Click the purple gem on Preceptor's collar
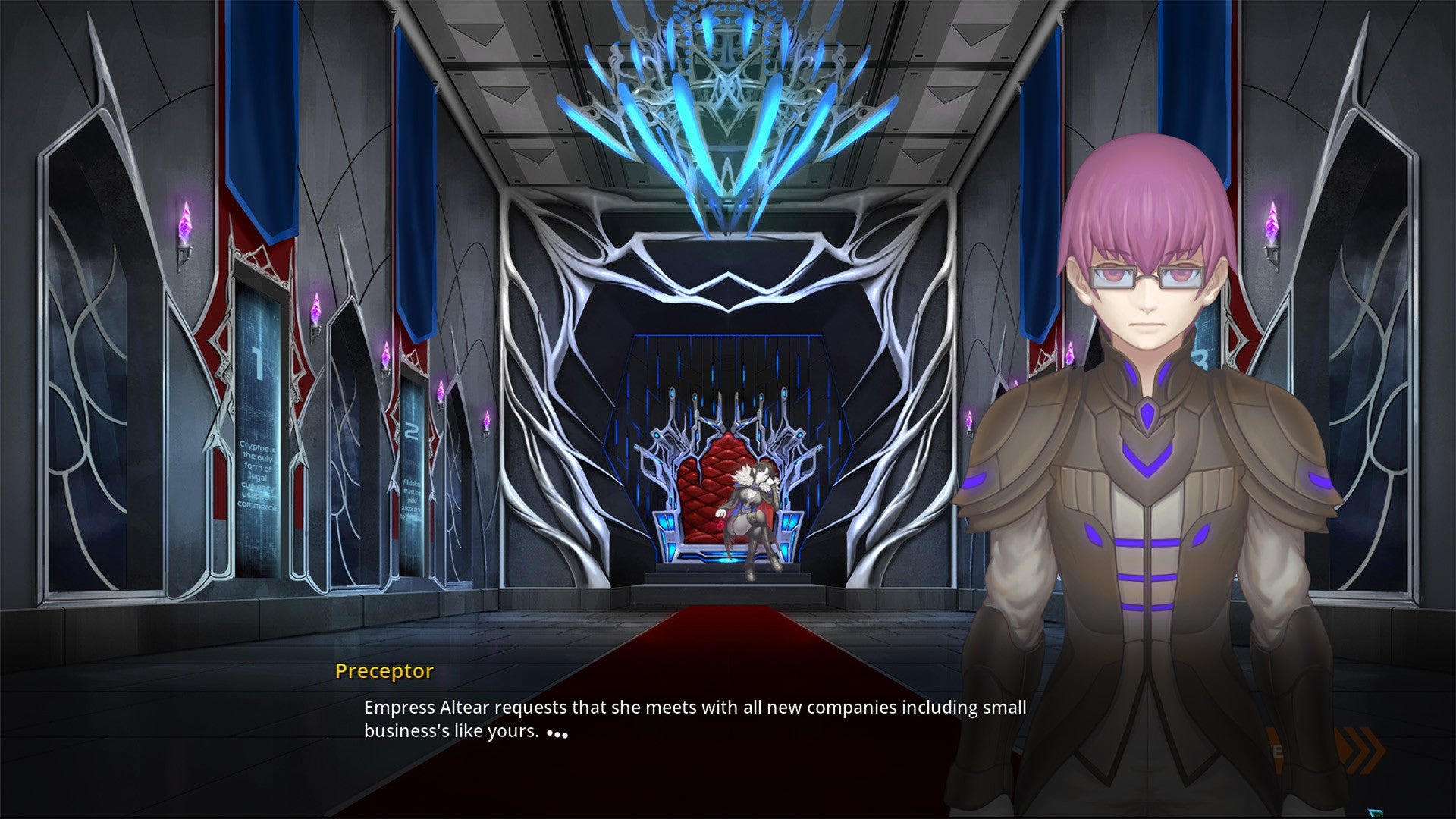The width and height of the screenshot is (1456, 819). [x=1146, y=413]
